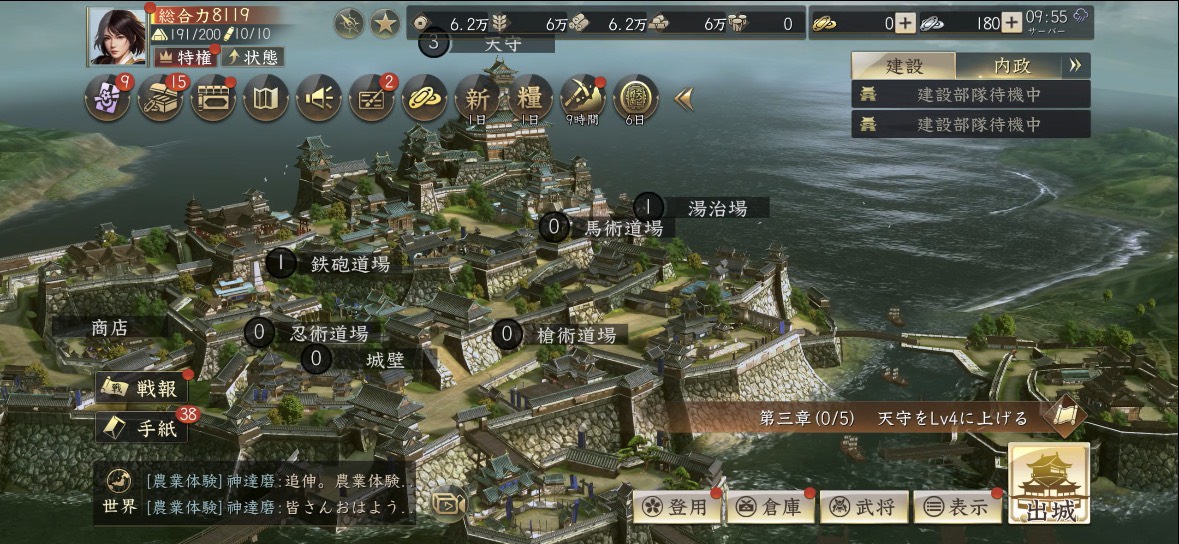Select the 建設 tab
The width and height of the screenshot is (1179, 544).
pos(904,66)
